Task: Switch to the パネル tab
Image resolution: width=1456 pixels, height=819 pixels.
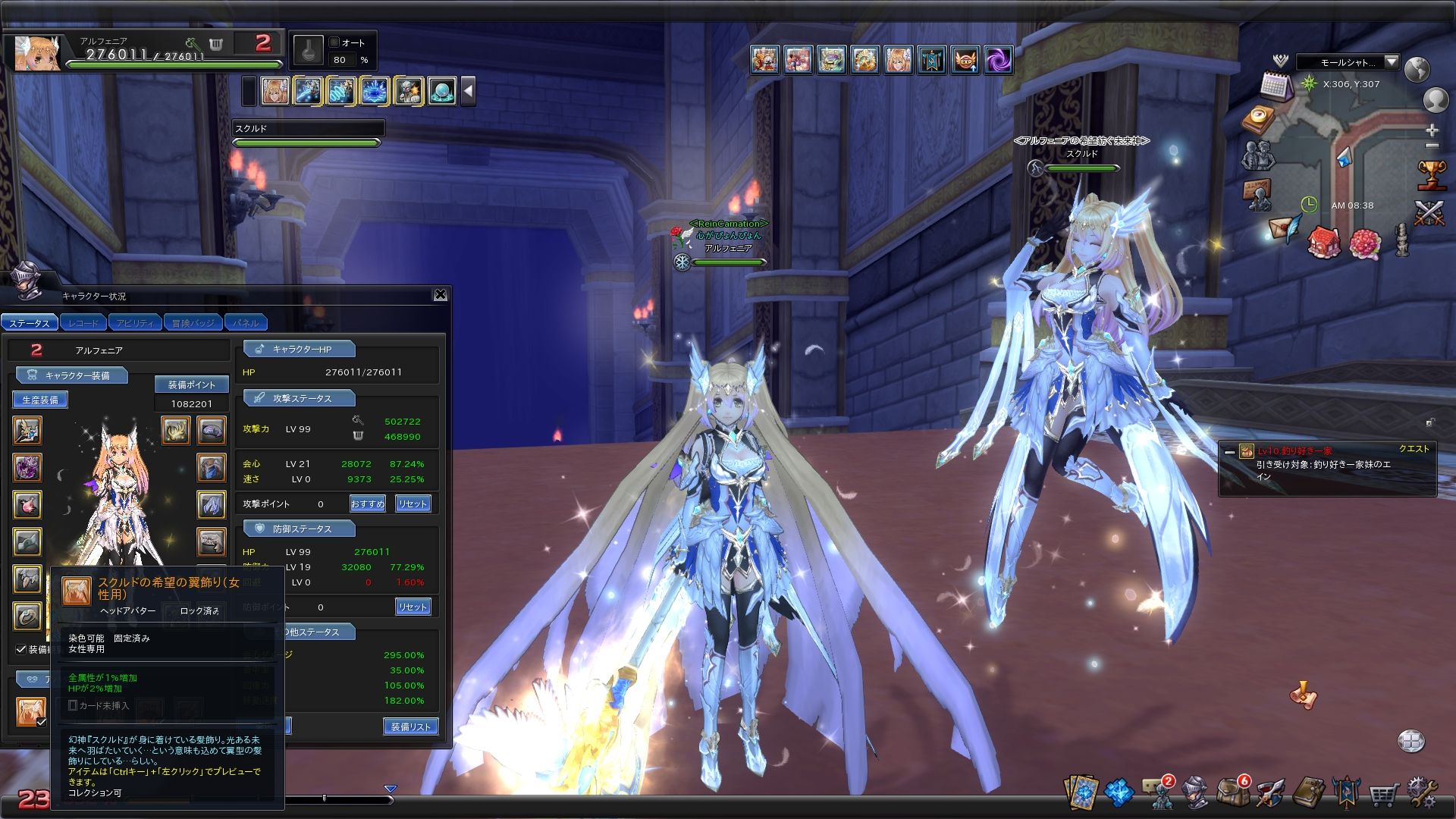Action: pyautogui.click(x=245, y=323)
